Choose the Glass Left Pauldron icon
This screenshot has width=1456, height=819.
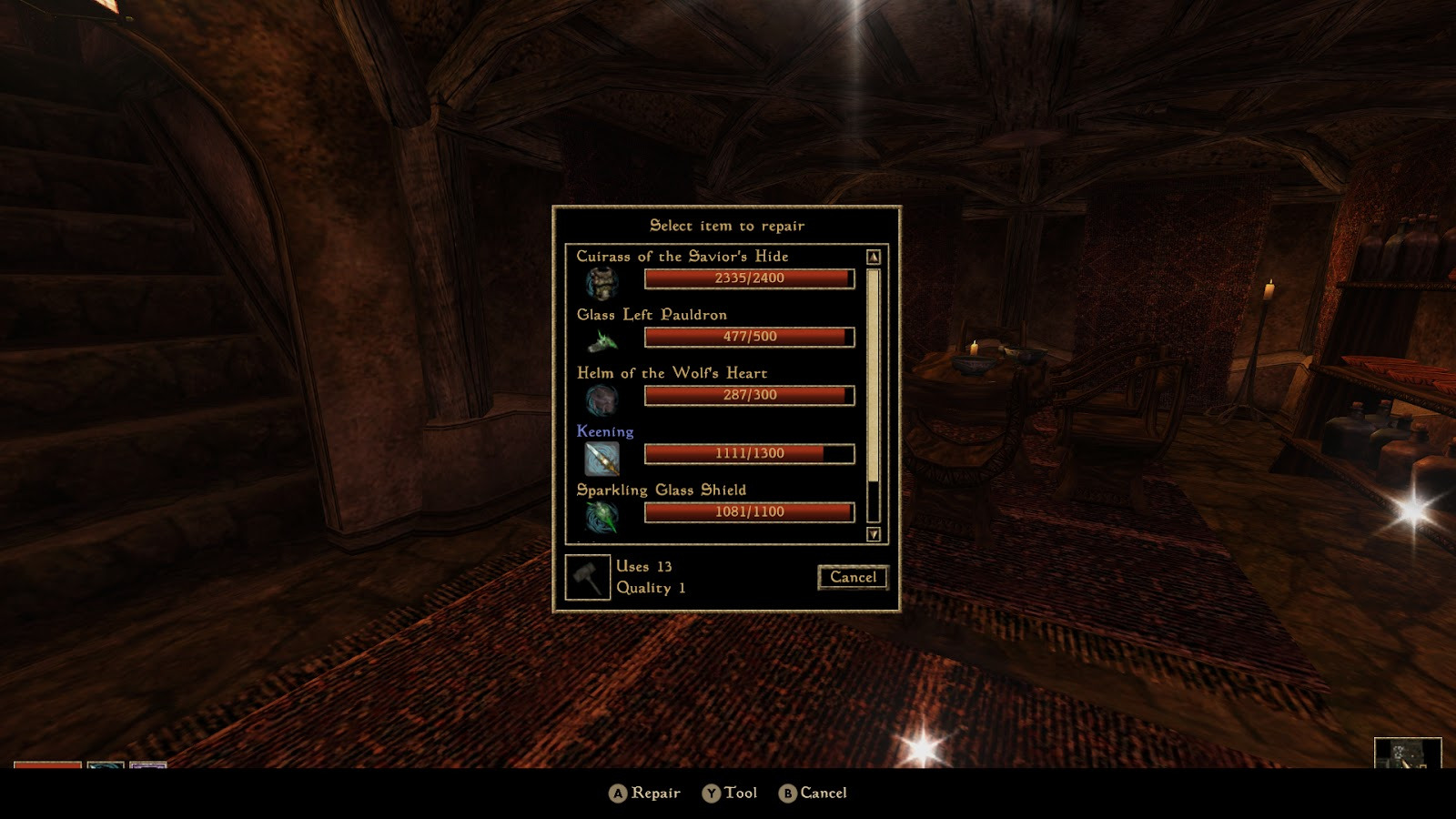(x=602, y=340)
